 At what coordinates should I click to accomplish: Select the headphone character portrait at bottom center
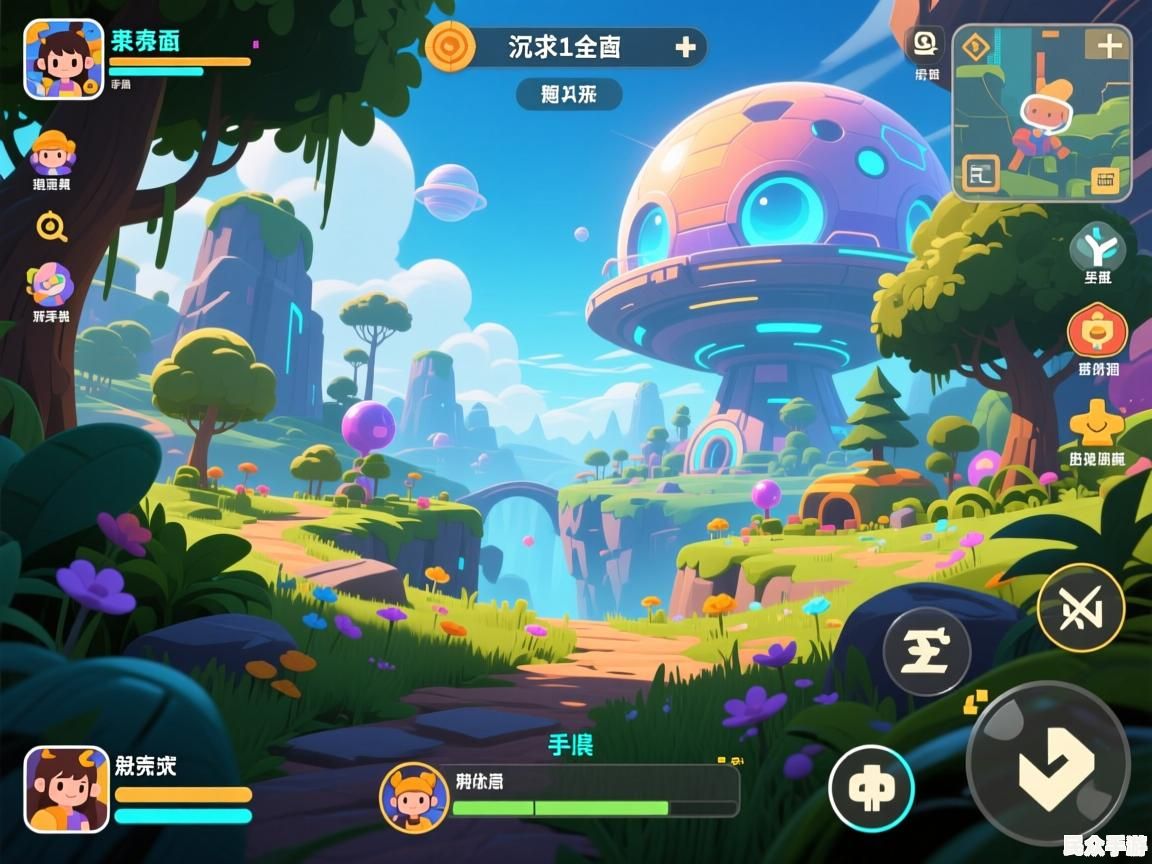[x=413, y=797]
